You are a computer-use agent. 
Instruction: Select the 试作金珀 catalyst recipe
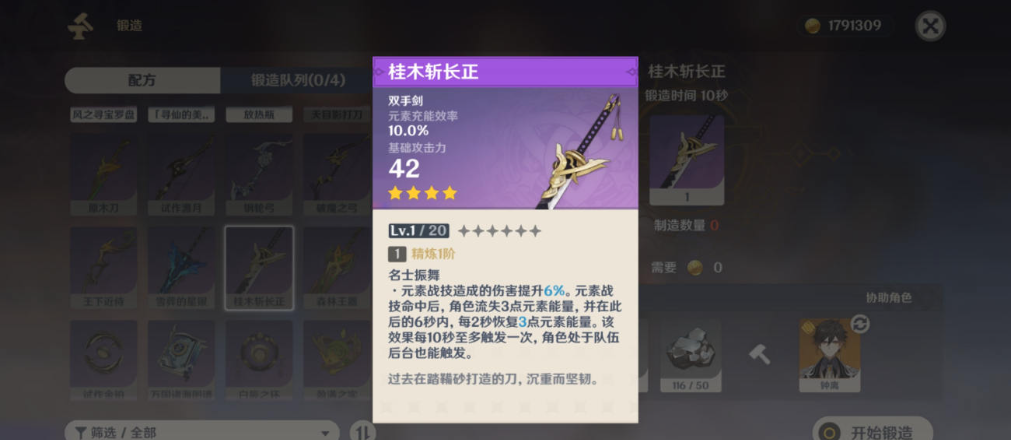pos(103,359)
